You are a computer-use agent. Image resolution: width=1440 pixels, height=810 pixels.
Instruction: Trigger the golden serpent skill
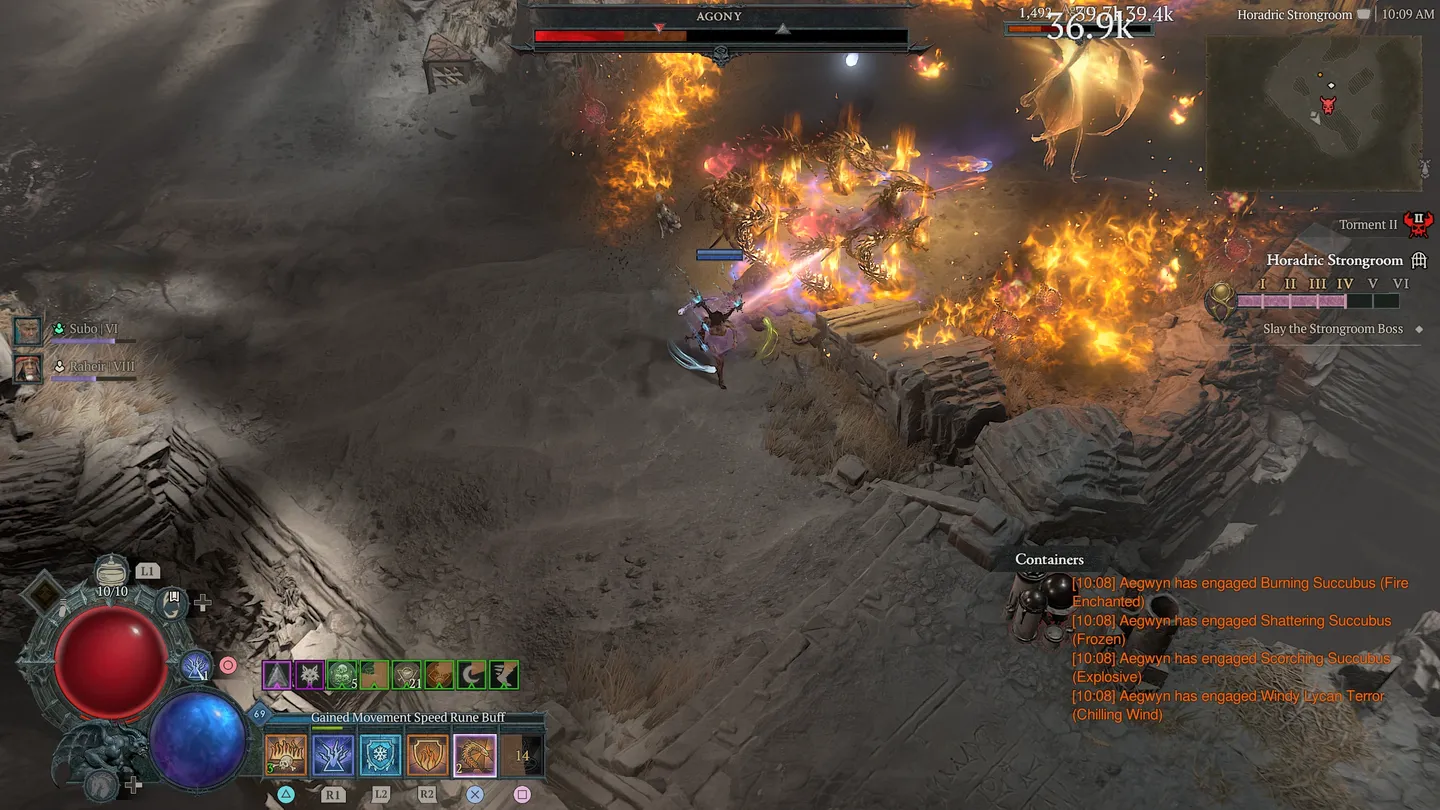(x=475, y=756)
